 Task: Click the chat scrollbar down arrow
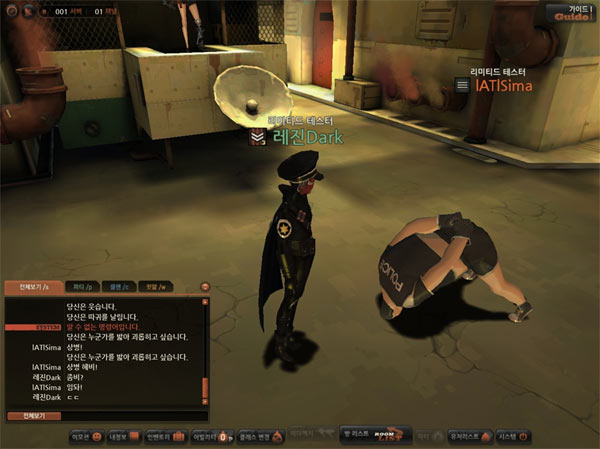pos(205,402)
